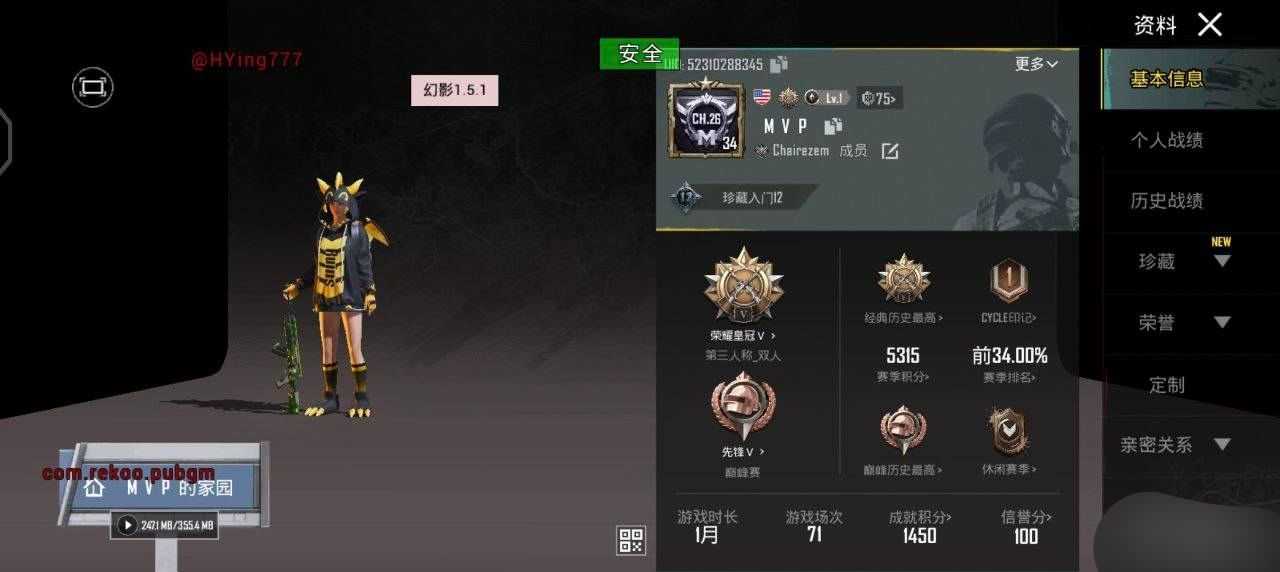Open the 历史战绩 tab

(x=1166, y=201)
